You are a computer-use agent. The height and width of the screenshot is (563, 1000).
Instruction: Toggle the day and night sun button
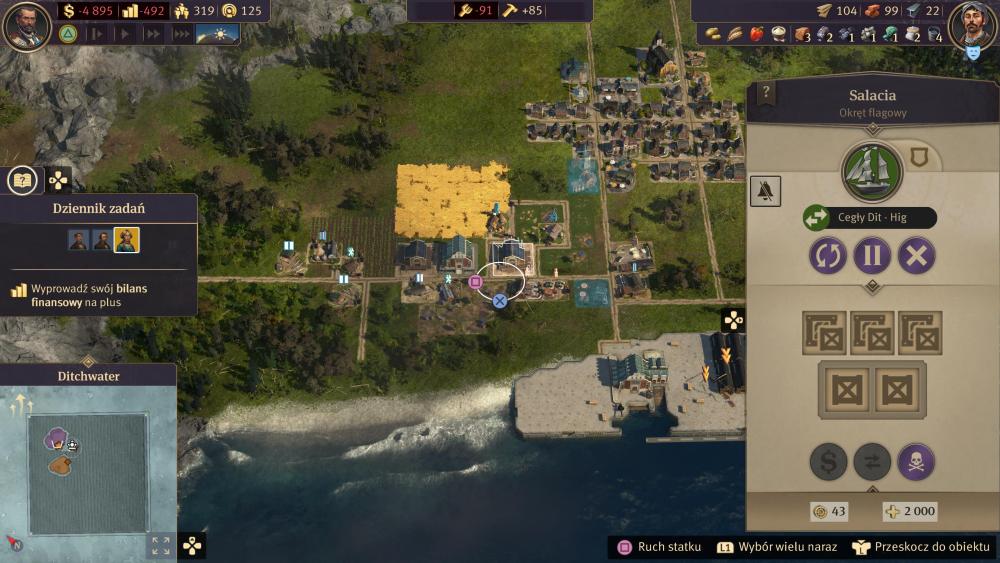pyautogui.click(x=217, y=33)
